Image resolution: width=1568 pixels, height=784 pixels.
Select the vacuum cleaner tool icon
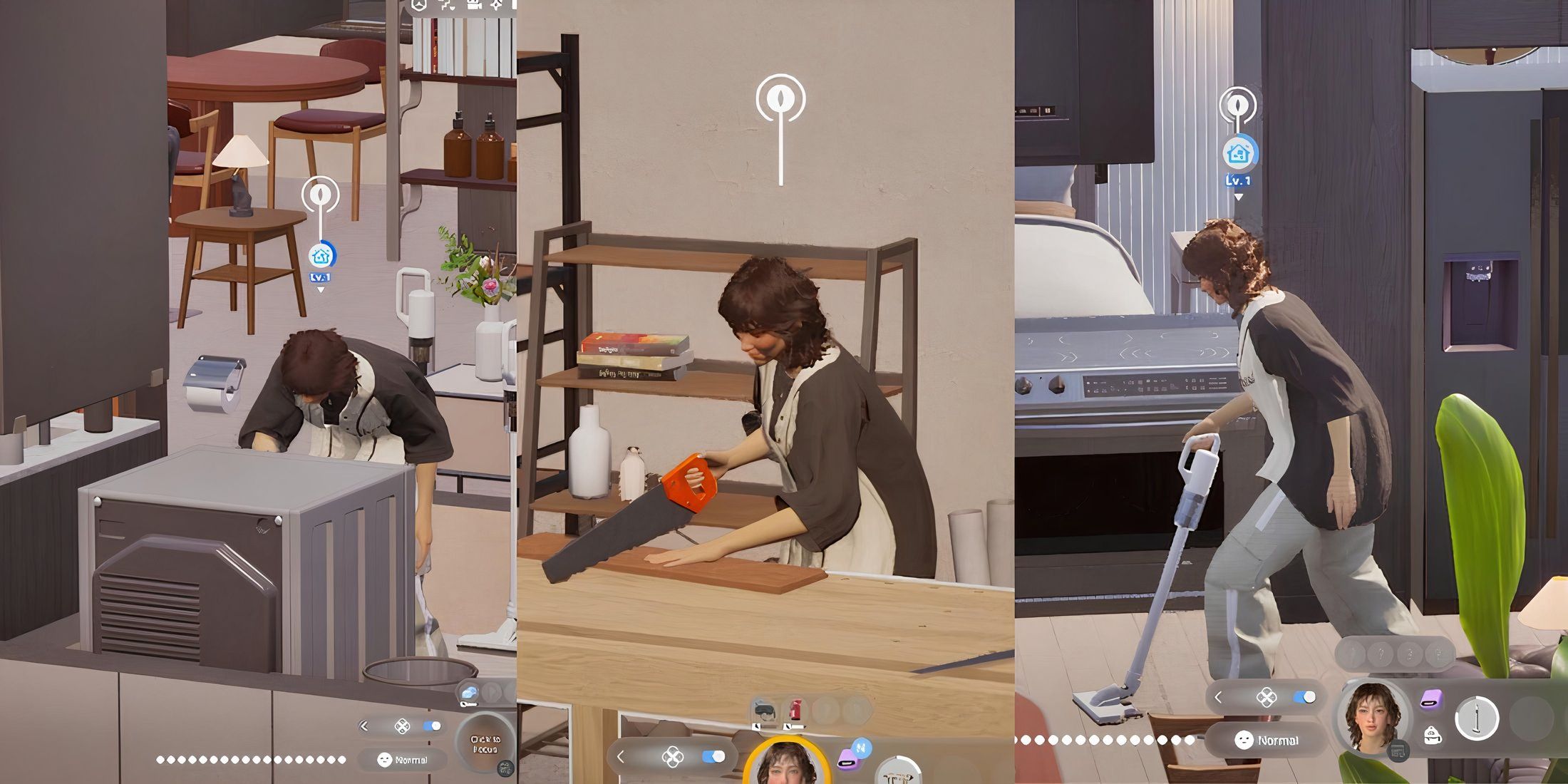1477,718
